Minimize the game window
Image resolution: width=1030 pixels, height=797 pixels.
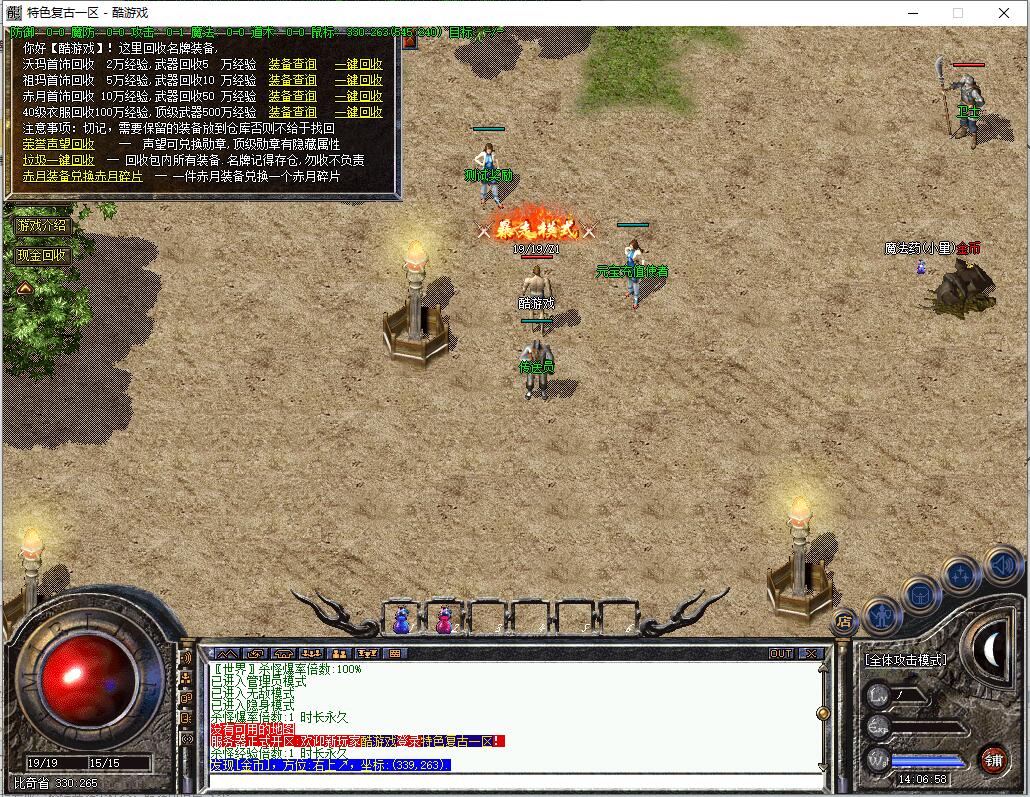pyautogui.click(x=912, y=13)
